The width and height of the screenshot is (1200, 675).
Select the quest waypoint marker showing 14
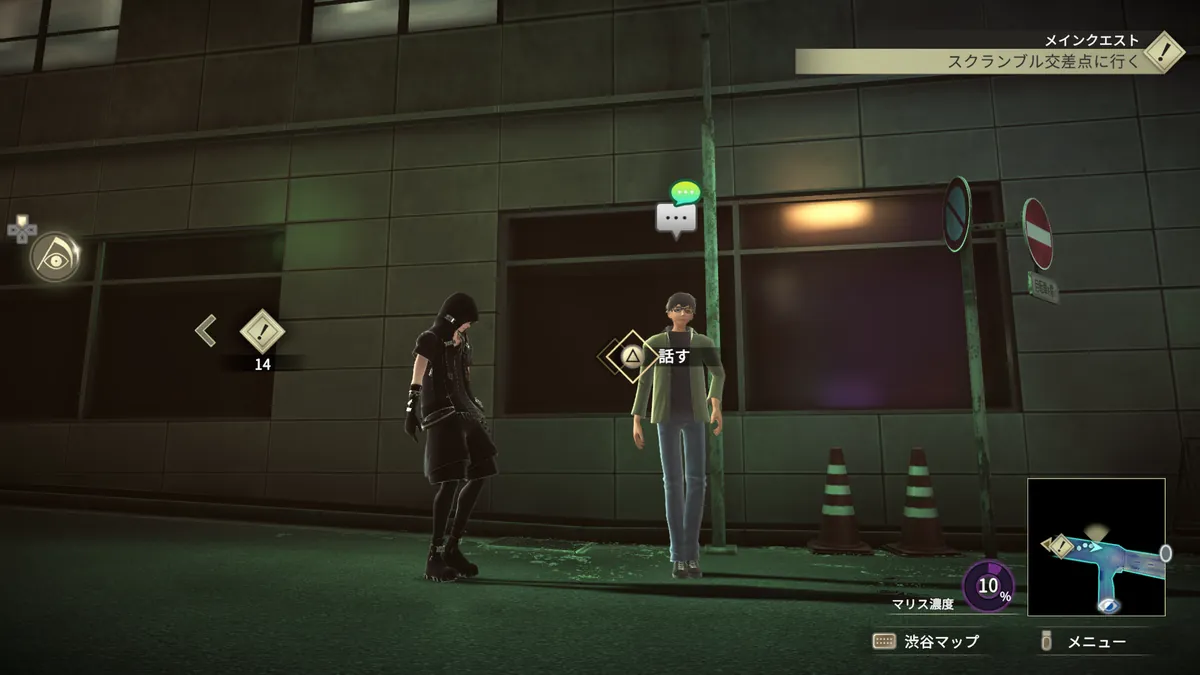(263, 333)
